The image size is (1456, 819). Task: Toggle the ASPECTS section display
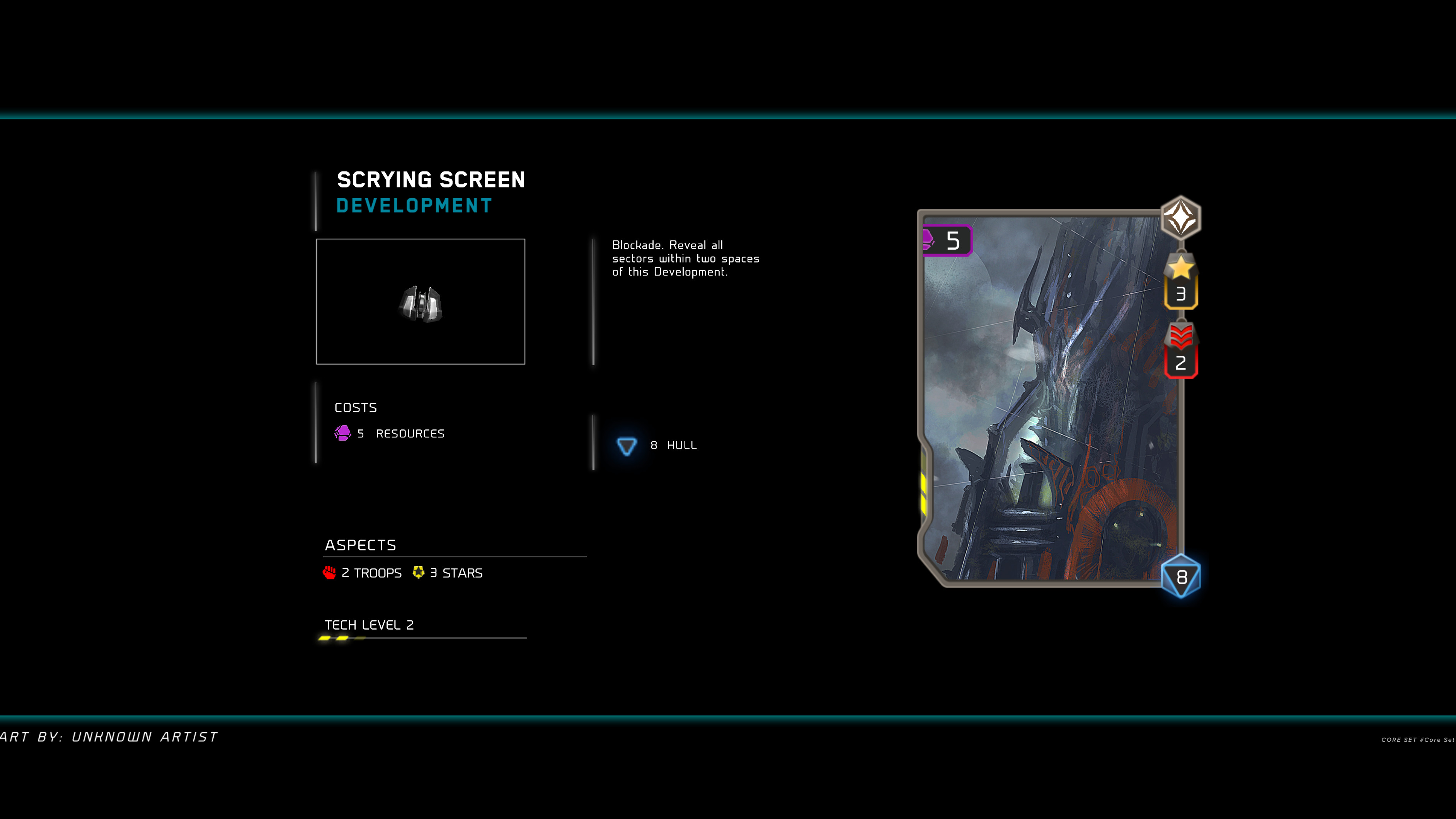[x=361, y=545]
